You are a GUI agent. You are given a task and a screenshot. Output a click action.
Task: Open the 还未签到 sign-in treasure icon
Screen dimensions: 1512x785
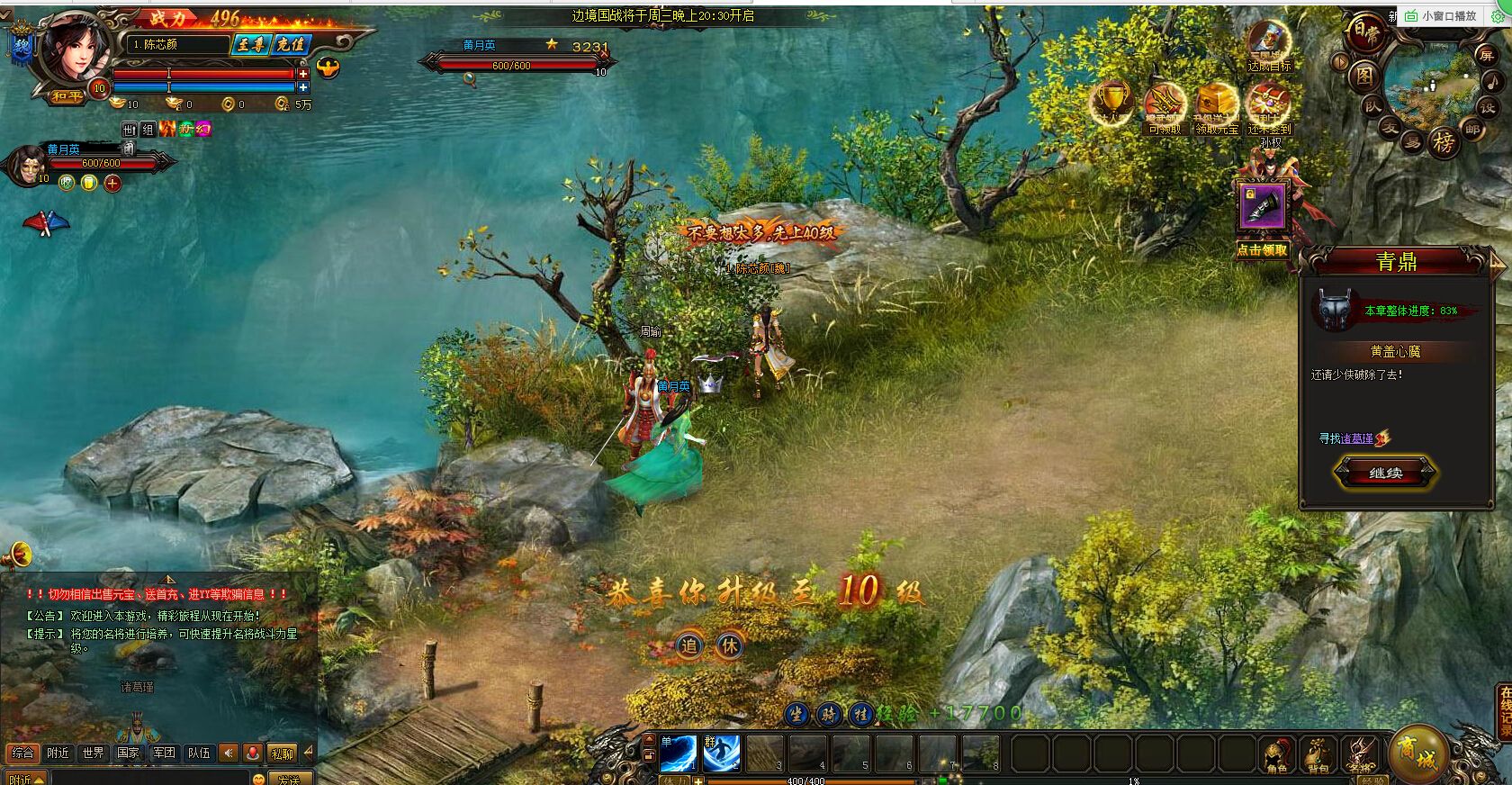pyautogui.click(x=1269, y=106)
